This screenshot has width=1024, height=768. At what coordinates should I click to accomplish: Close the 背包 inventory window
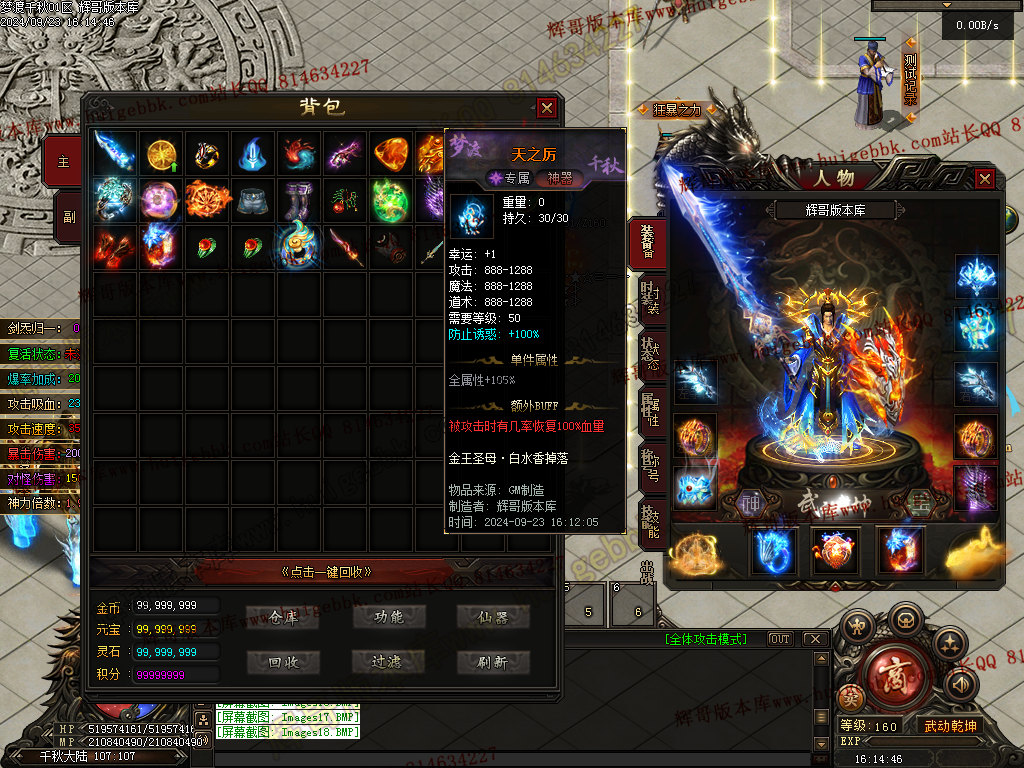click(546, 108)
